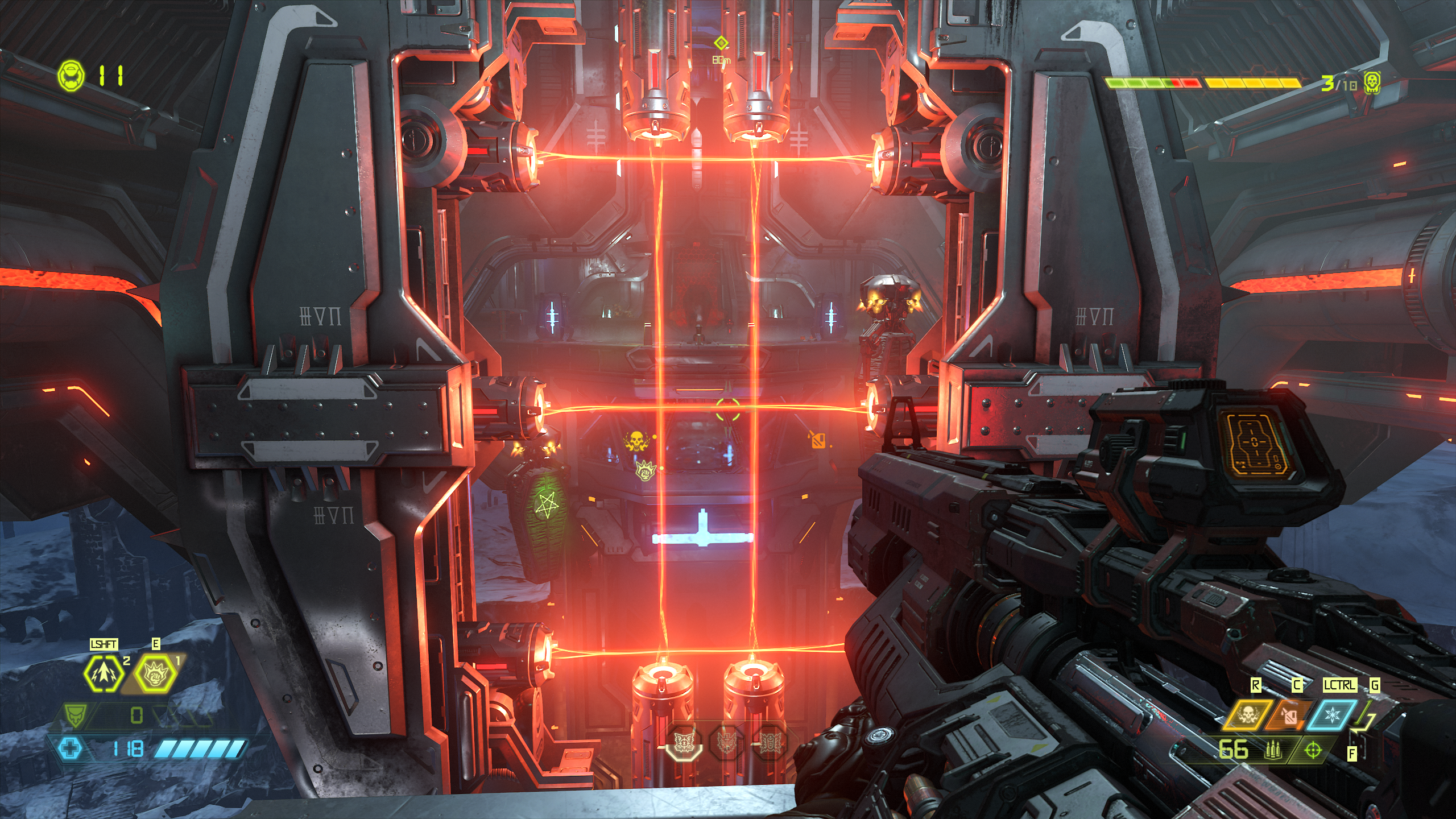Screen dimensions: 1456x819
Task: Activate the Dash arrow ability icon
Action: [103, 673]
